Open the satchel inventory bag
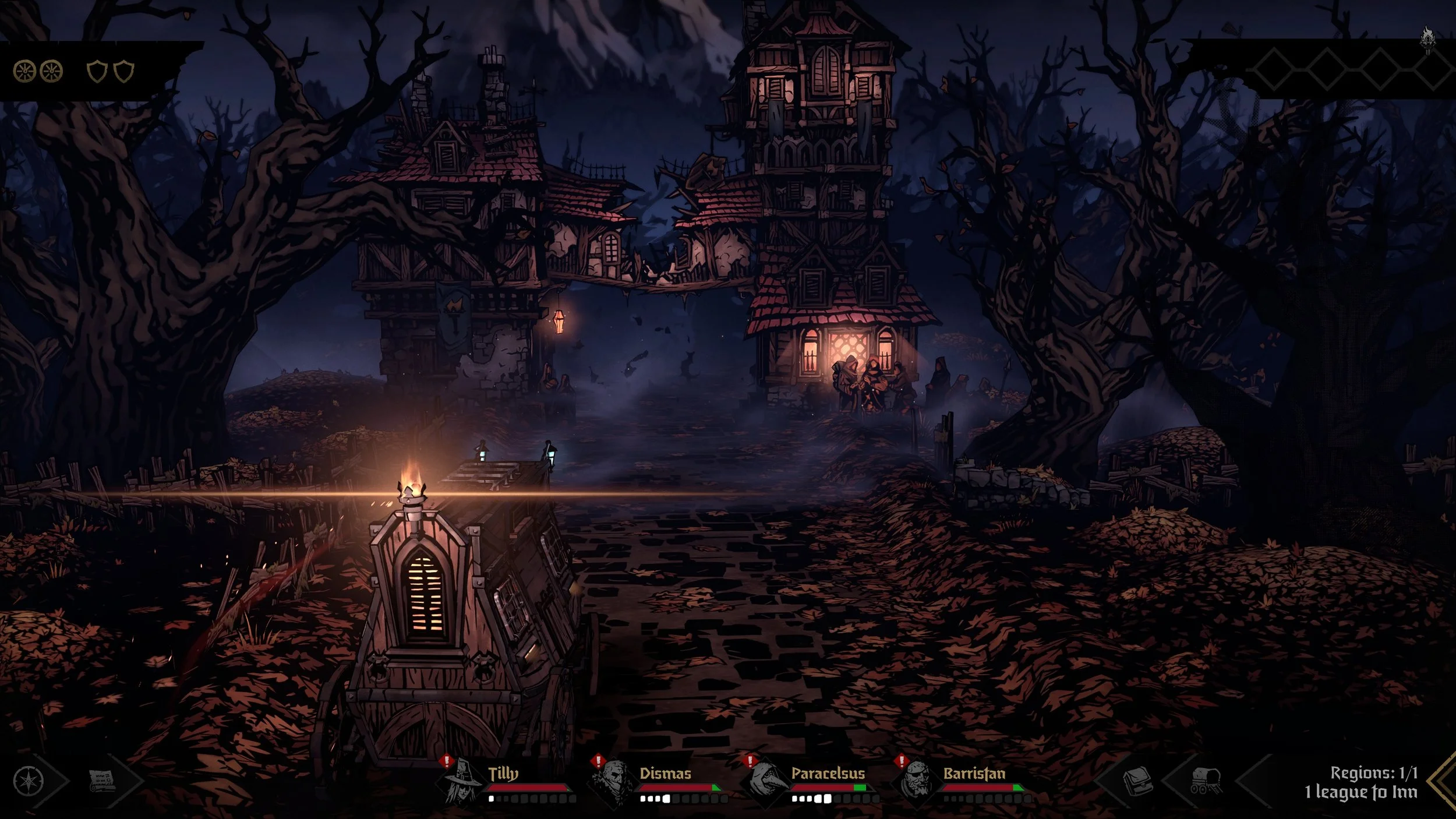The height and width of the screenshot is (819, 1456). click(x=1136, y=781)
